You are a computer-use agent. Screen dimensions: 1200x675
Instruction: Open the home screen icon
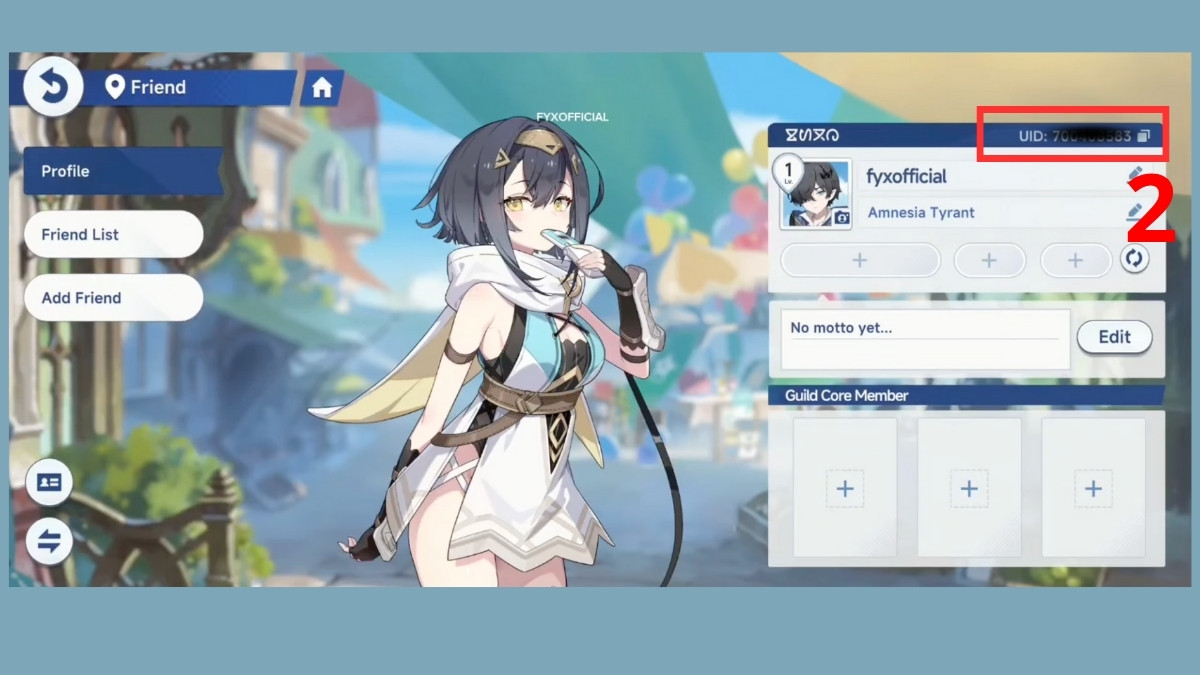(x=322, y=88)
